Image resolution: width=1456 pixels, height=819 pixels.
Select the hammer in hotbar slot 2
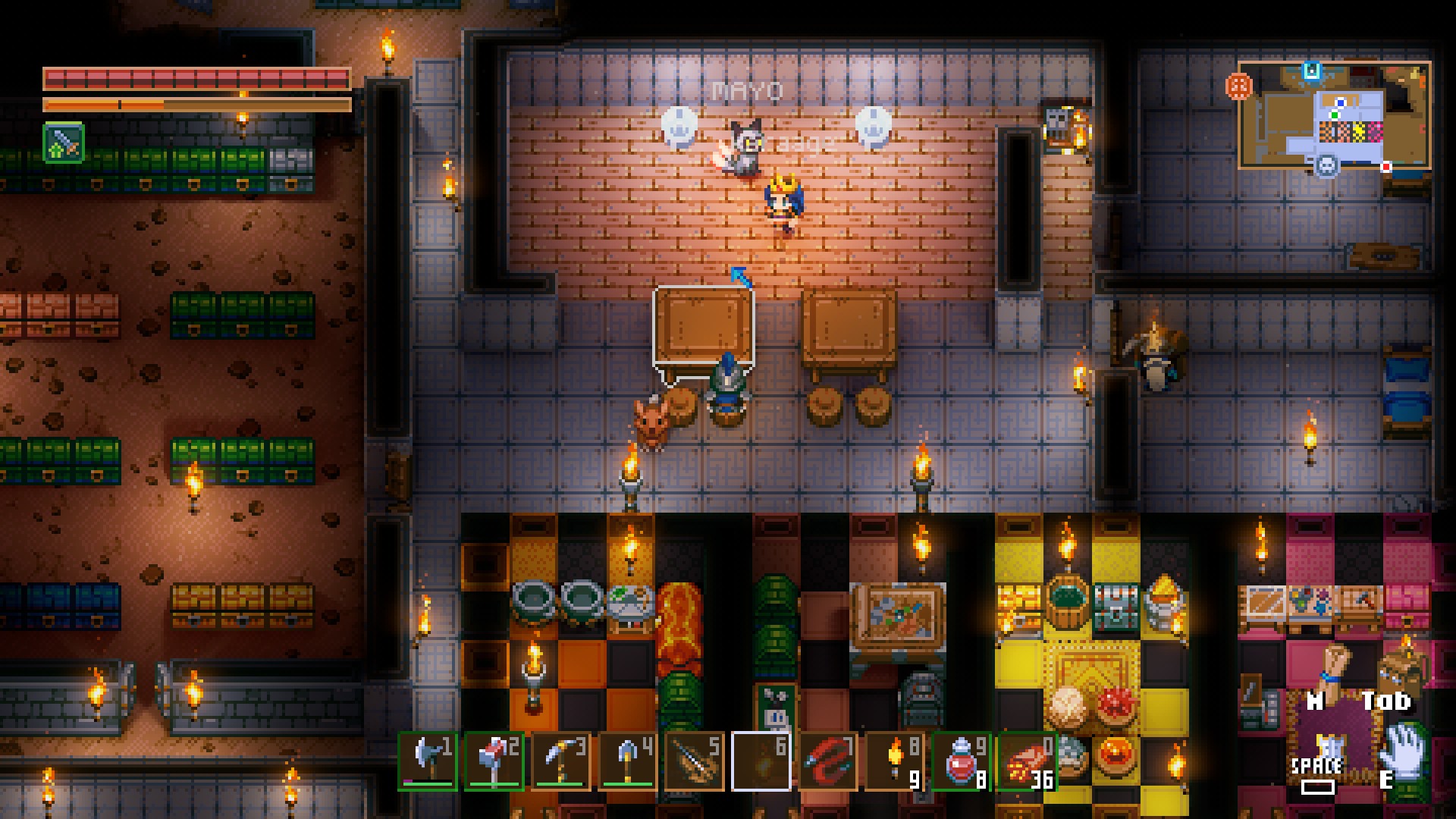494,761
